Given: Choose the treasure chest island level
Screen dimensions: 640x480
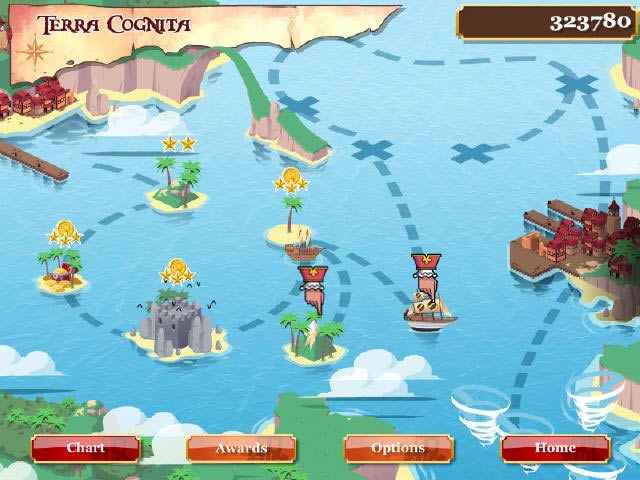Looking at the screenshot, I should click(62, 270).
